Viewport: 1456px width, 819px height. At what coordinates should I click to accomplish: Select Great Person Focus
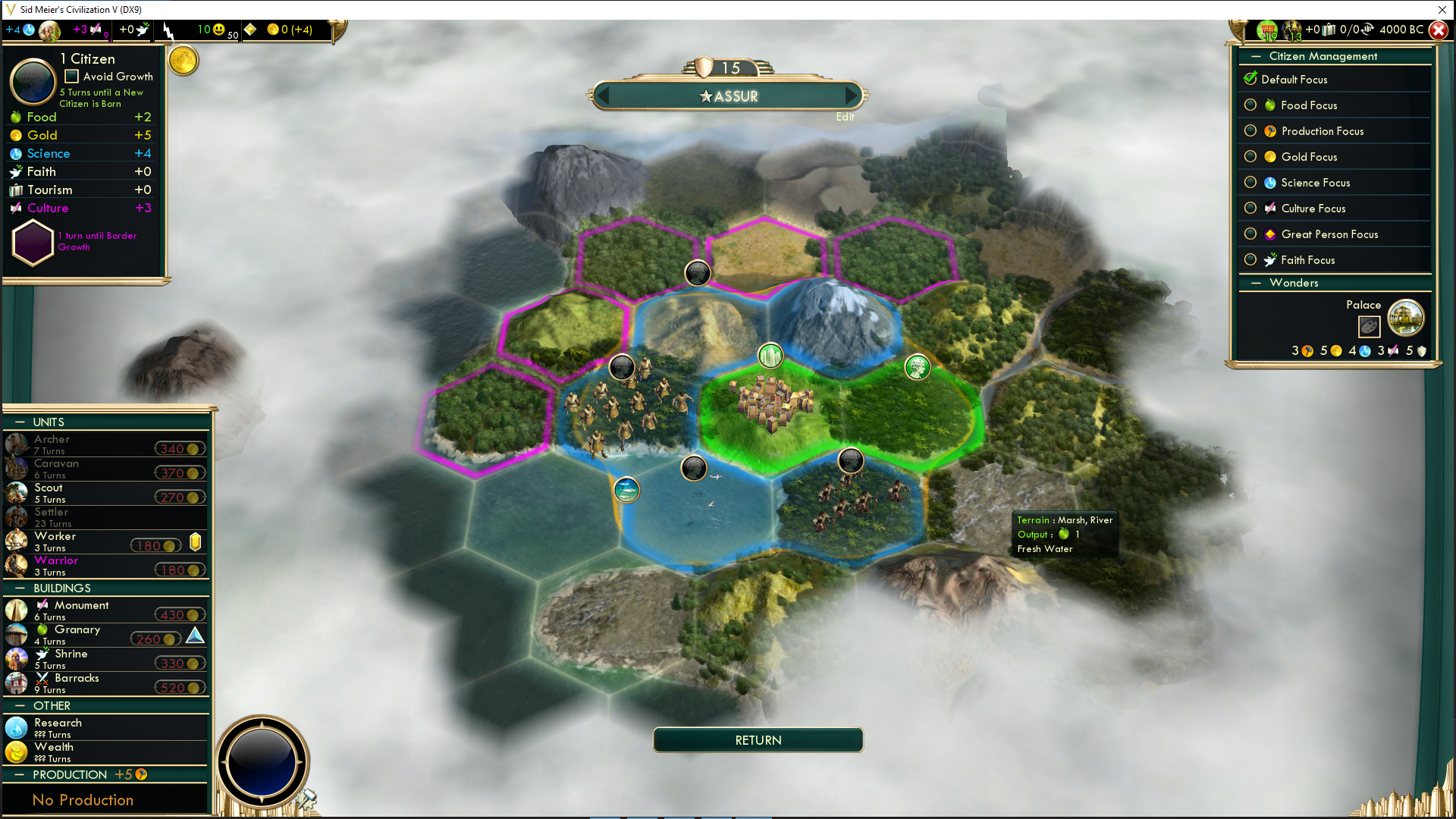click(x=1250, y=234)
